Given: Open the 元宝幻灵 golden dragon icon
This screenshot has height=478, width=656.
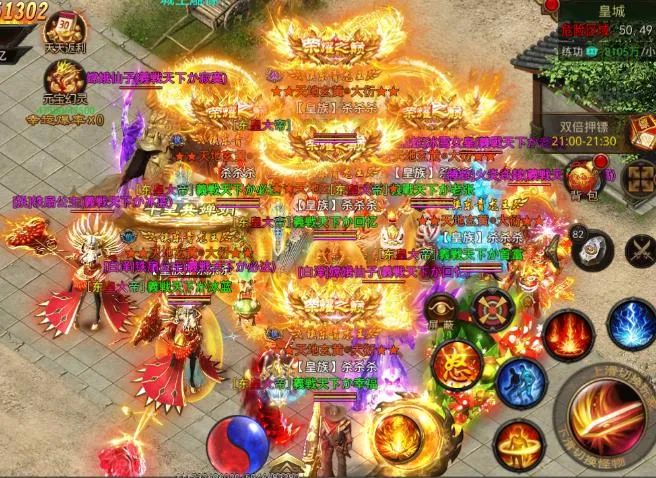Looking at the screenshot, I should tap(64, 82).
